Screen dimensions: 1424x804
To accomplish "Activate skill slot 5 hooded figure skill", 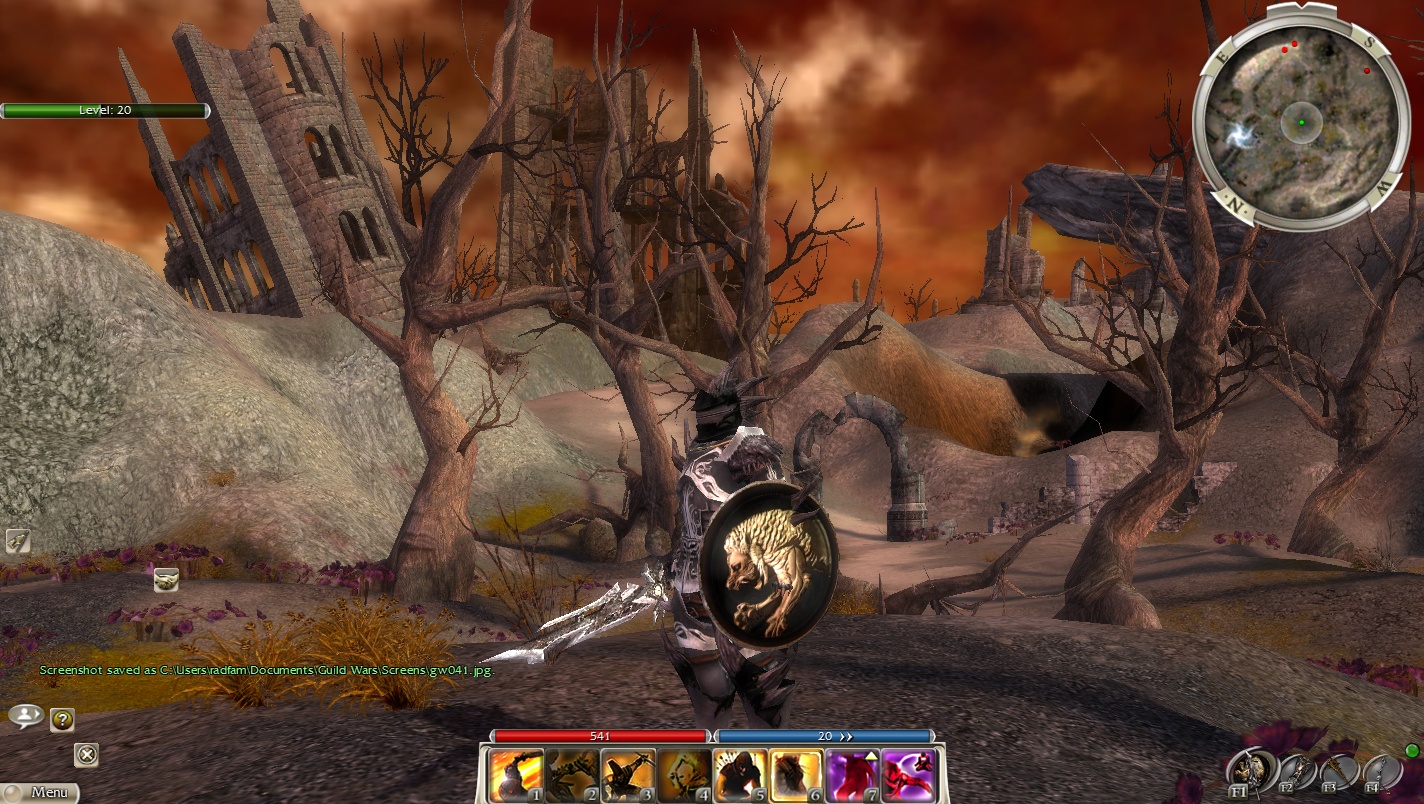I will pyautogui.click(x=740, y=776).
